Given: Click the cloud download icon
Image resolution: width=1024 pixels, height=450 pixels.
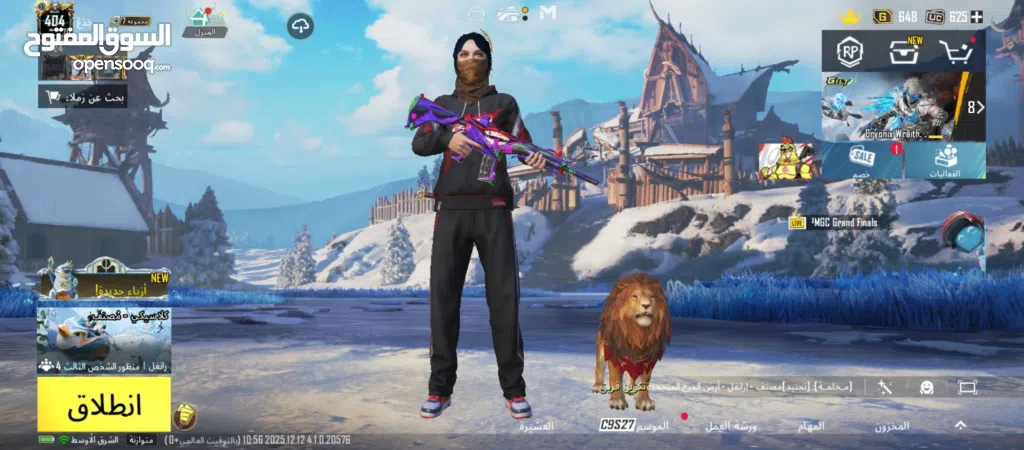Looking at the screenshot, I should pyautogui.click(x=300, y=27).
